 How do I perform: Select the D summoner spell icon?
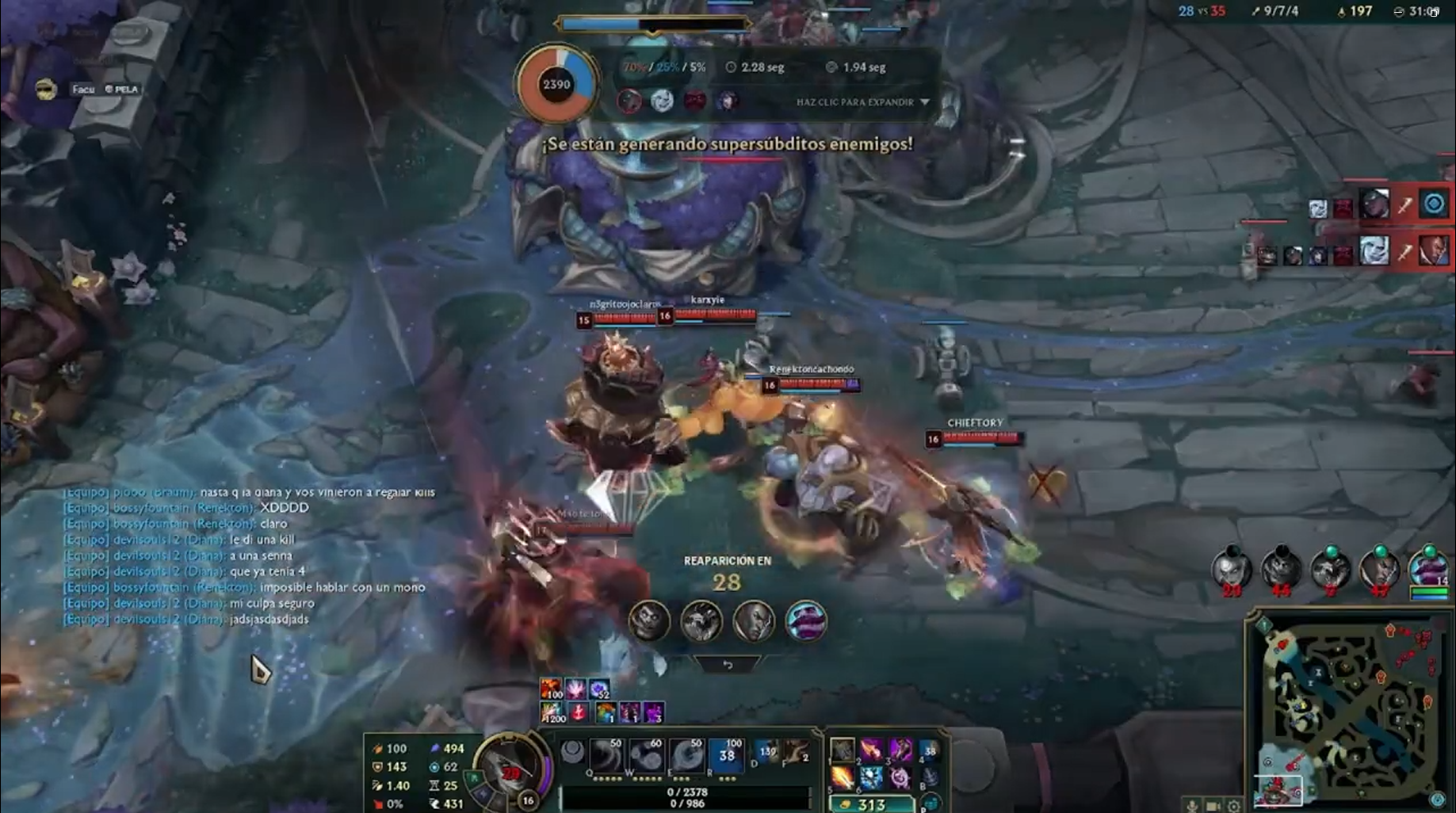point(766,751)
